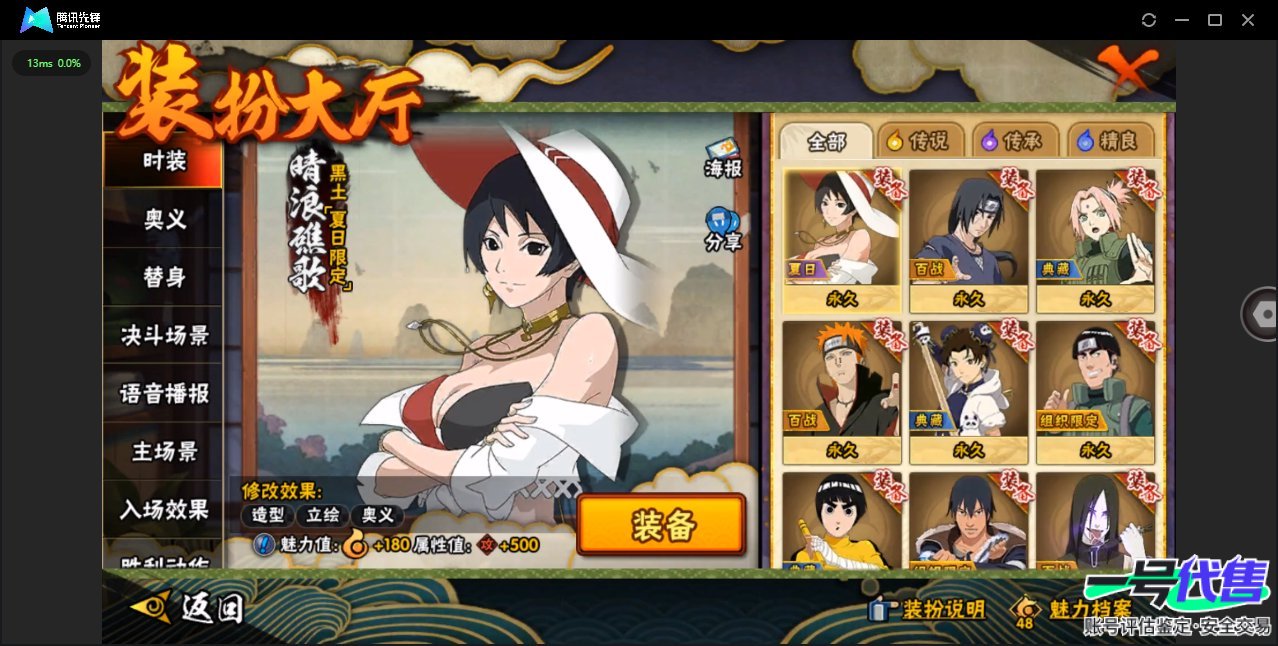Click the 分享 share icon
Viewport: 1278px width, 646px height.
[x=723, y=229]
